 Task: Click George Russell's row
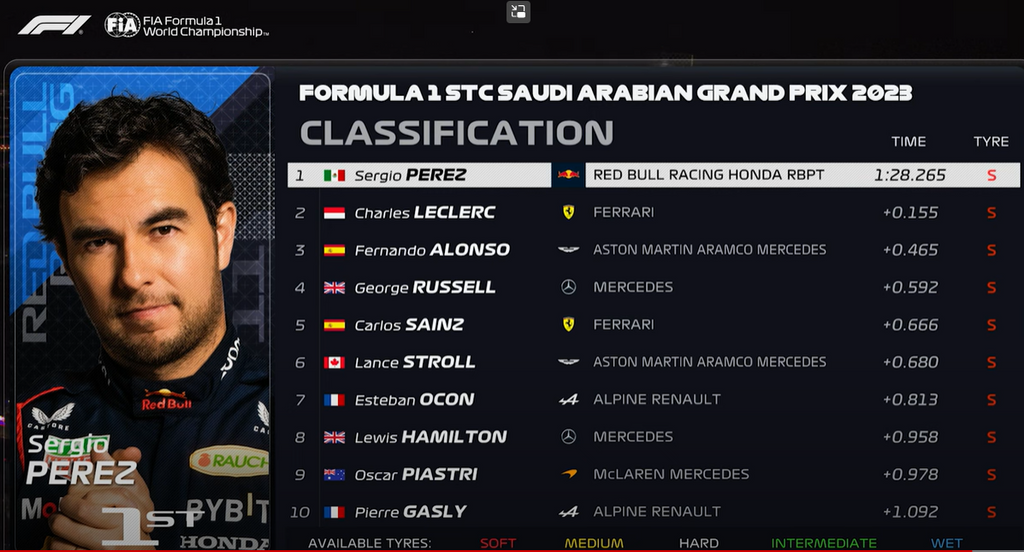[x=425, y=287]
